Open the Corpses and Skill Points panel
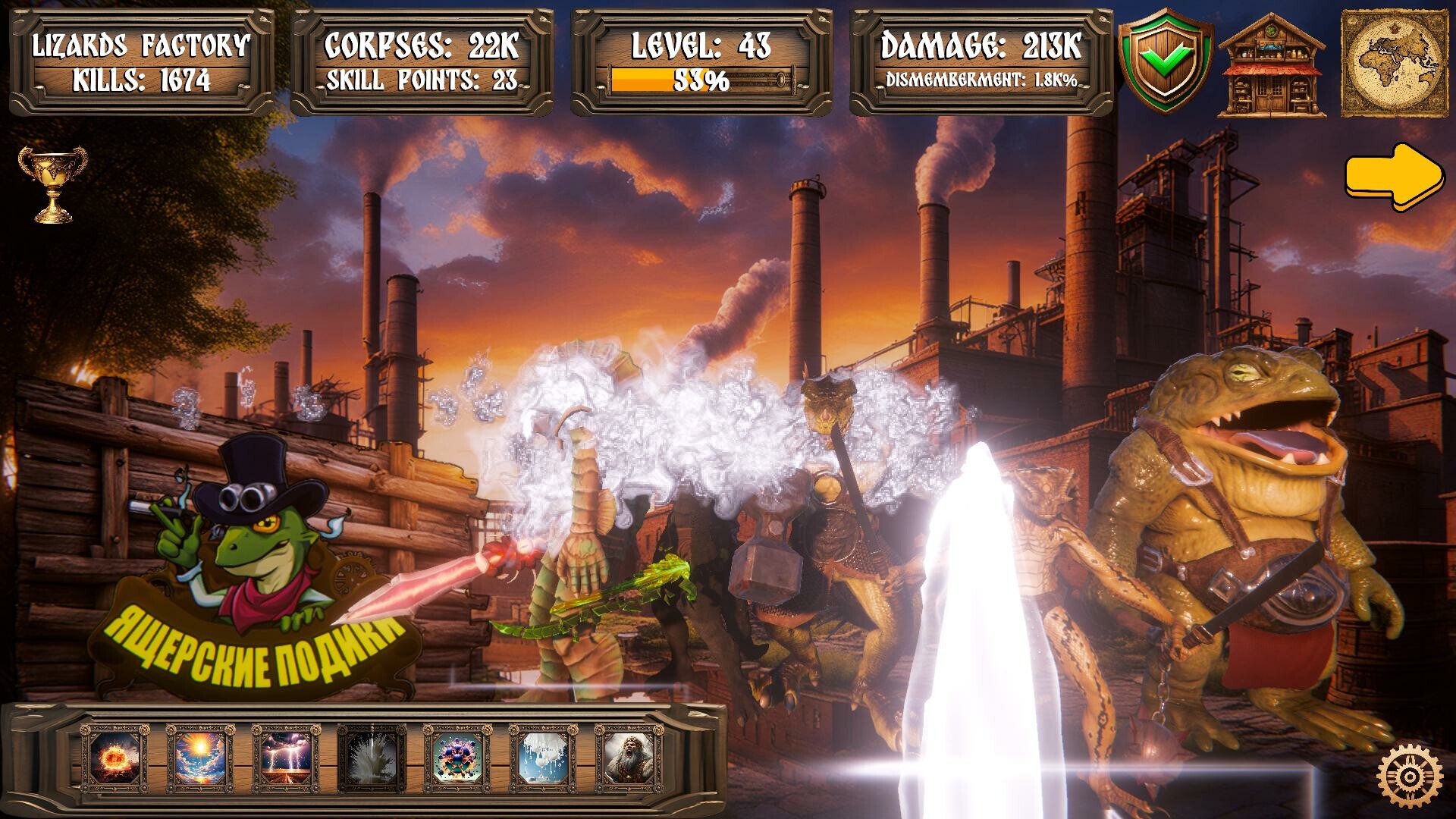This screenshot has width=1456, height=819. pyautogui.click(x=422, y=62)
